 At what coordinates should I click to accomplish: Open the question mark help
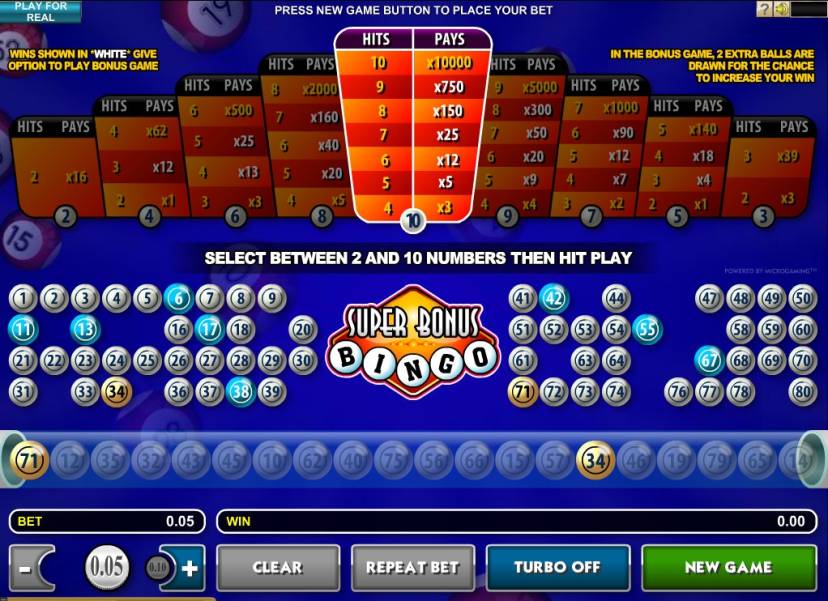click(764, 9)
